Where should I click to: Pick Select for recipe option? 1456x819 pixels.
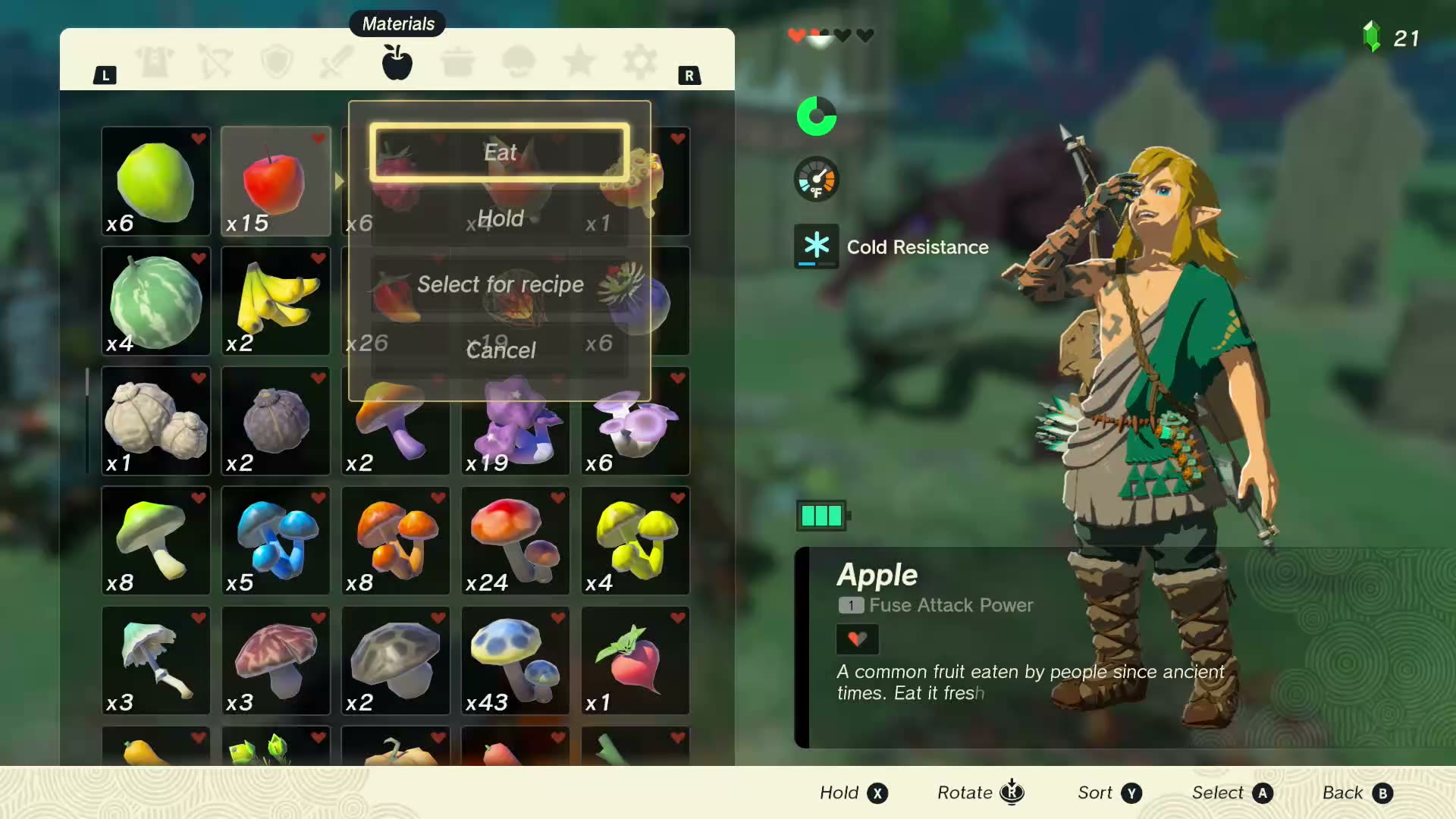tap(500, 284)
